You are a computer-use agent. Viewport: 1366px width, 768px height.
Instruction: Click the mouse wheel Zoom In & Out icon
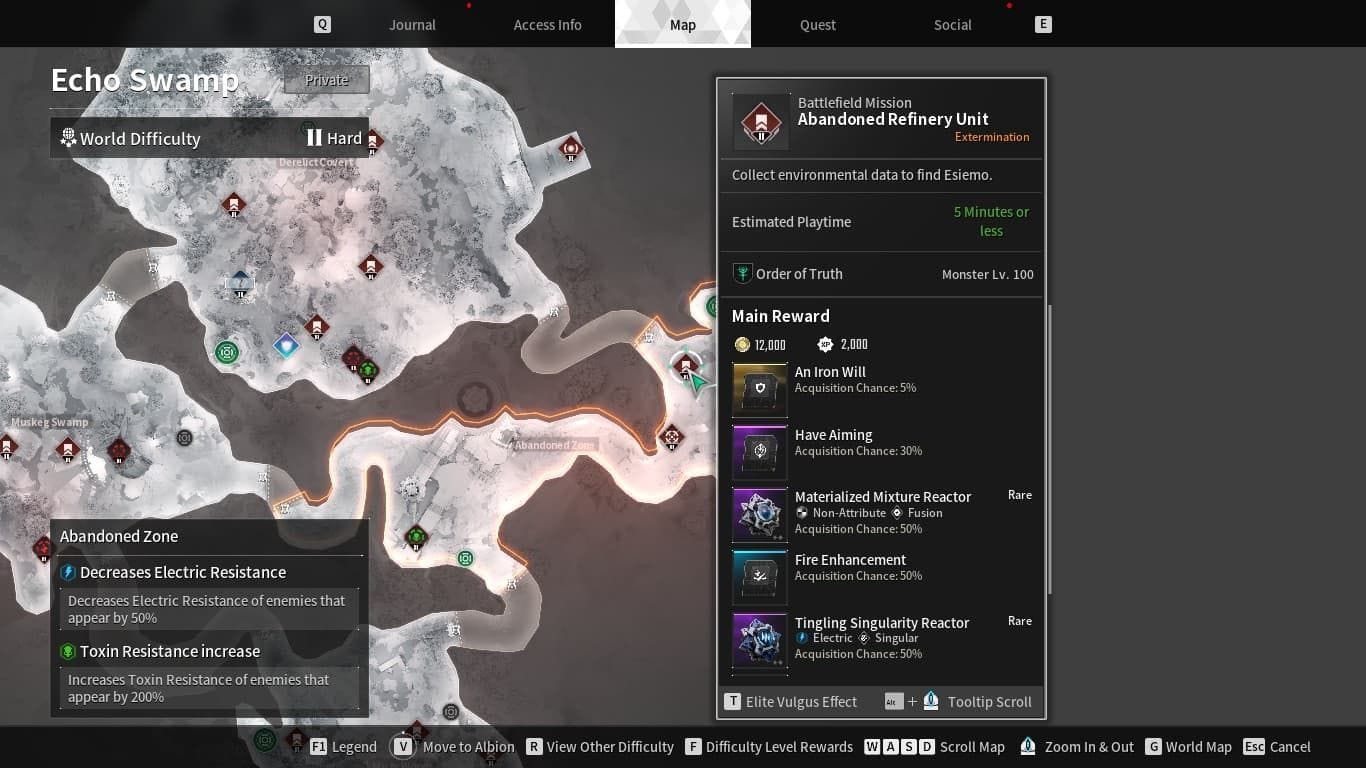(x=1028, y=746)
